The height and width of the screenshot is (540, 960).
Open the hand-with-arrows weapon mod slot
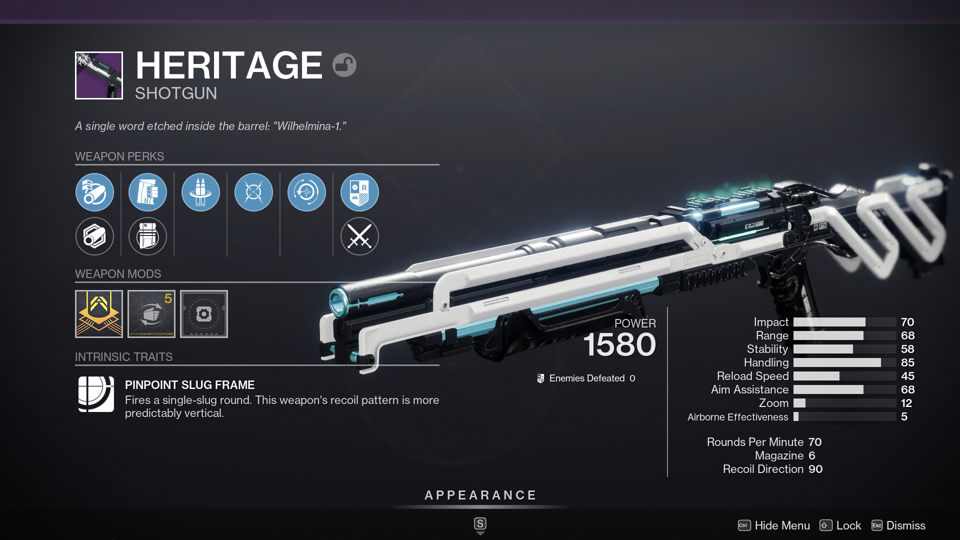point(152,314)
